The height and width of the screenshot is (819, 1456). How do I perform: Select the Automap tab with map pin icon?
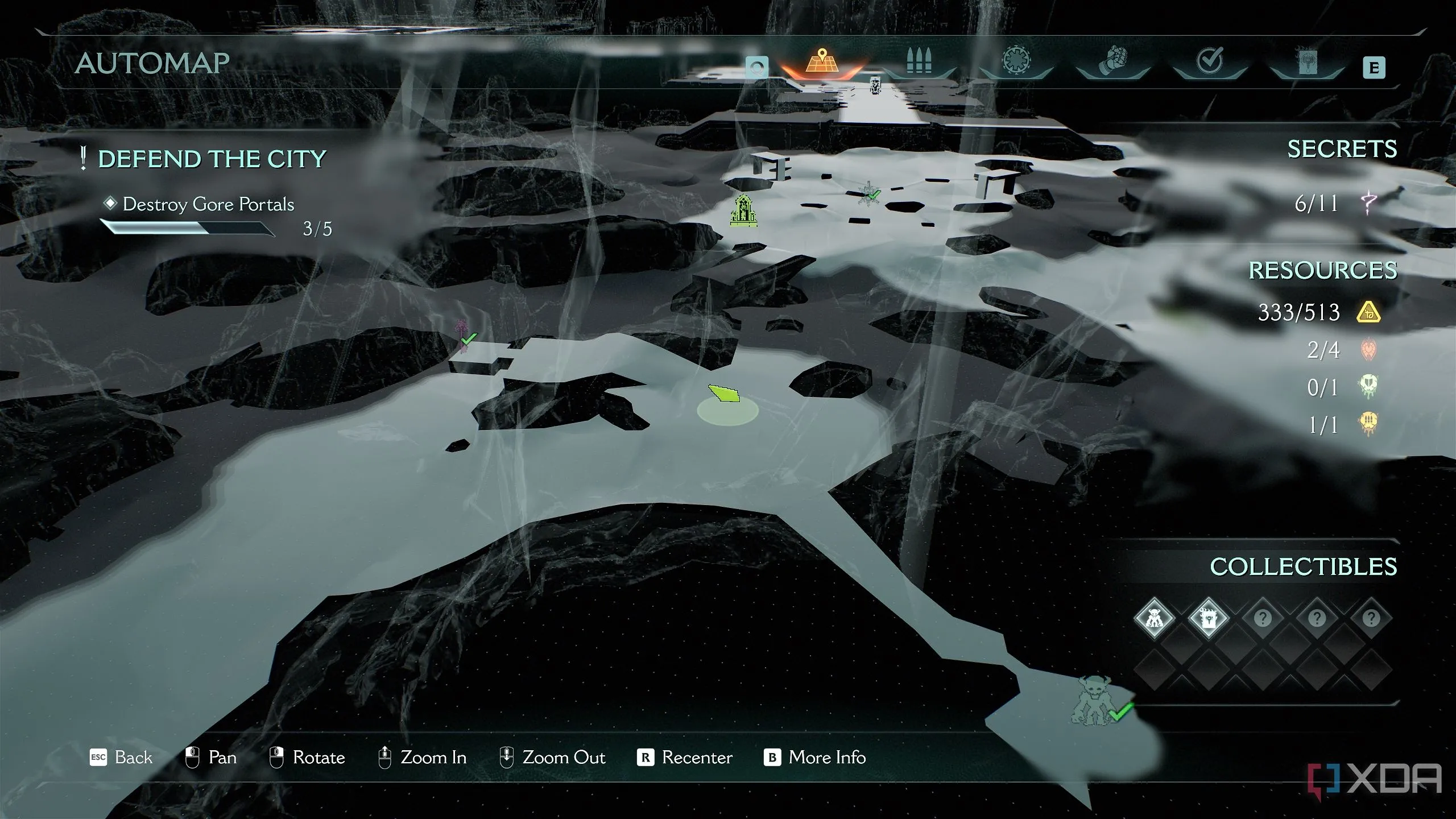pos(822,61)
